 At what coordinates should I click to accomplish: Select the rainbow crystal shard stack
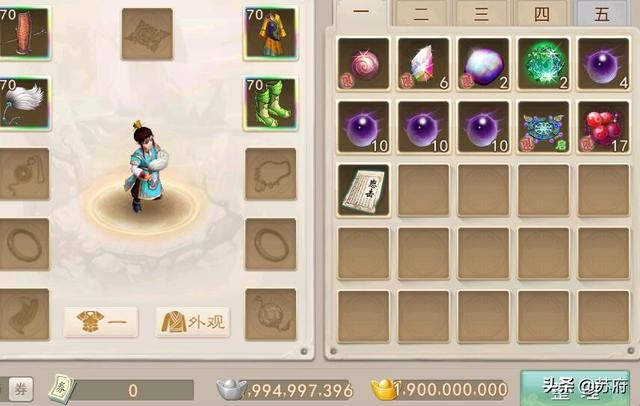click(423, 64)
